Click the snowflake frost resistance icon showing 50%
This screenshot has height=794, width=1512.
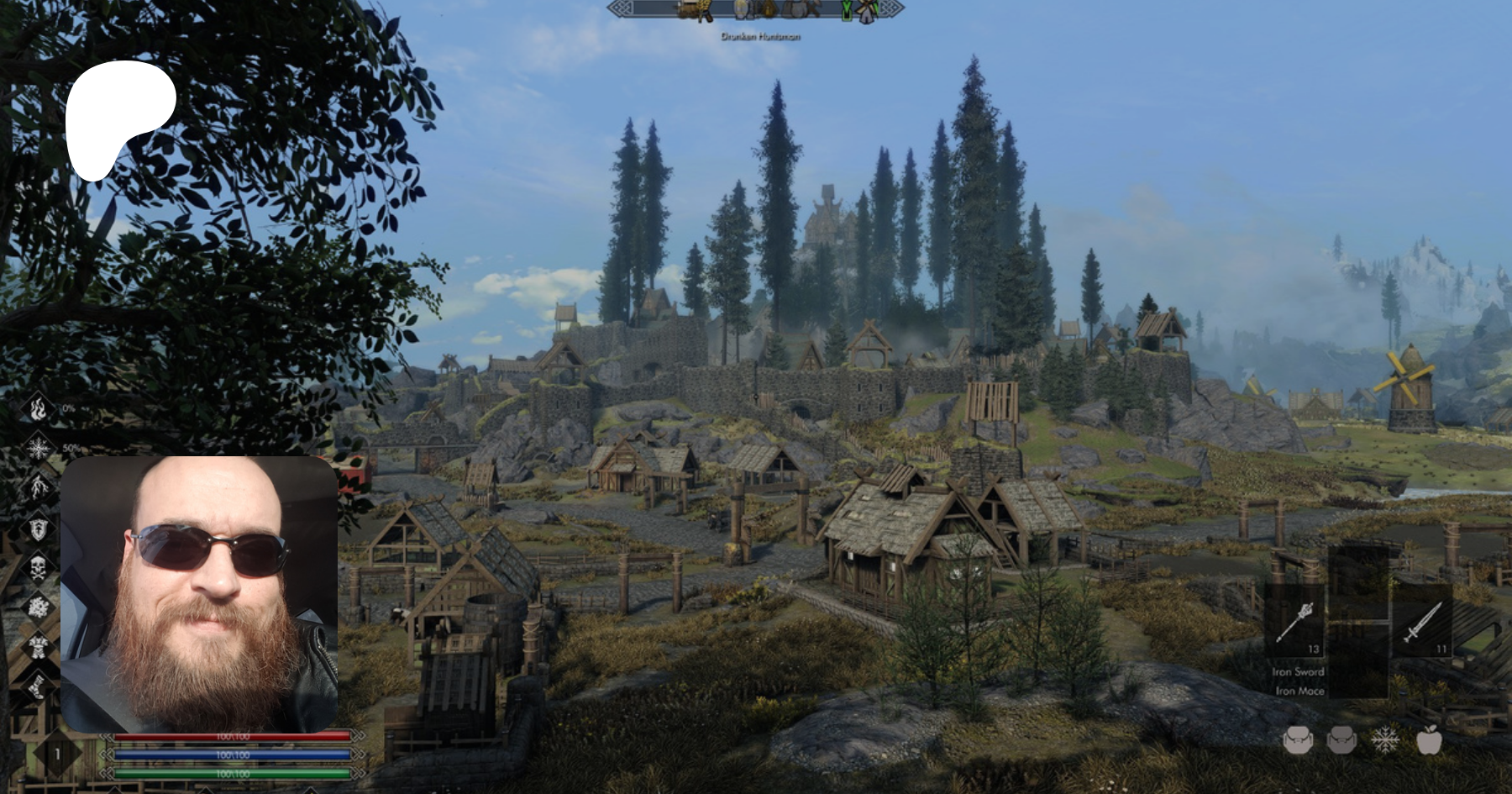click(38, 449)
